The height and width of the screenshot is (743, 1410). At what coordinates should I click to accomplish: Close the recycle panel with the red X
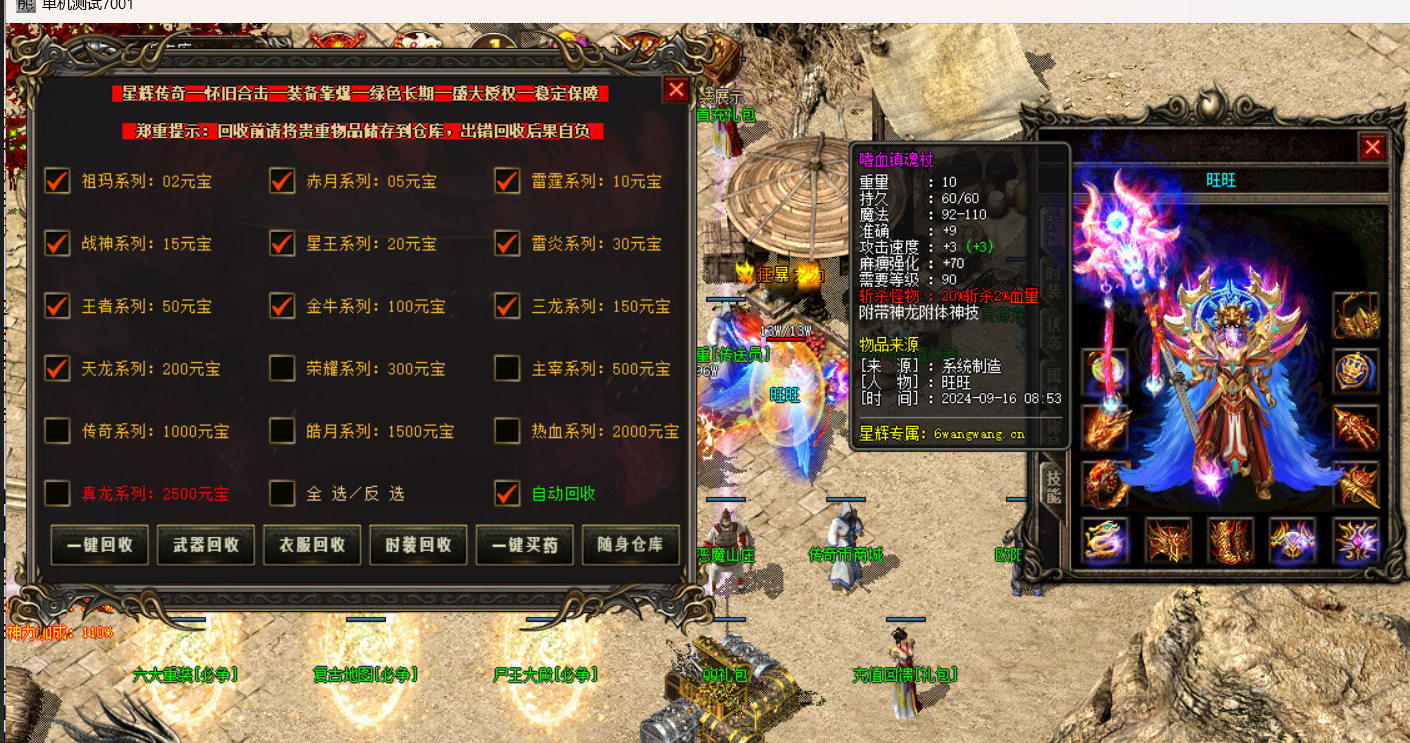[677, 90]
